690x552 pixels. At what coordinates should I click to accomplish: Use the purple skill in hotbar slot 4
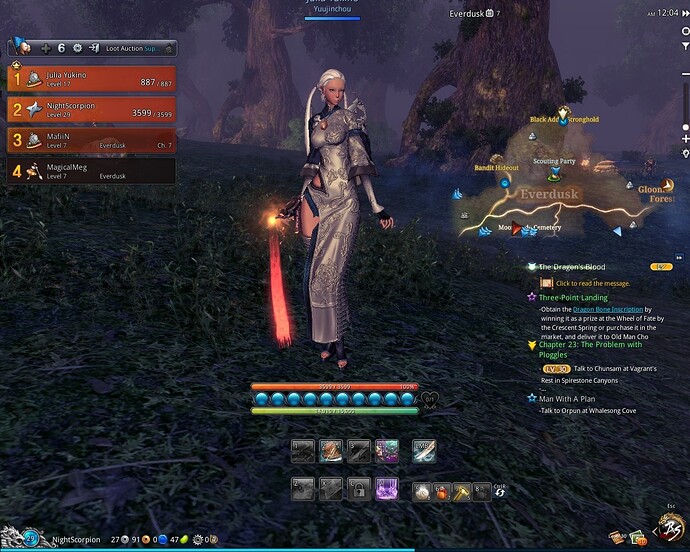click(x=387, y=452)
